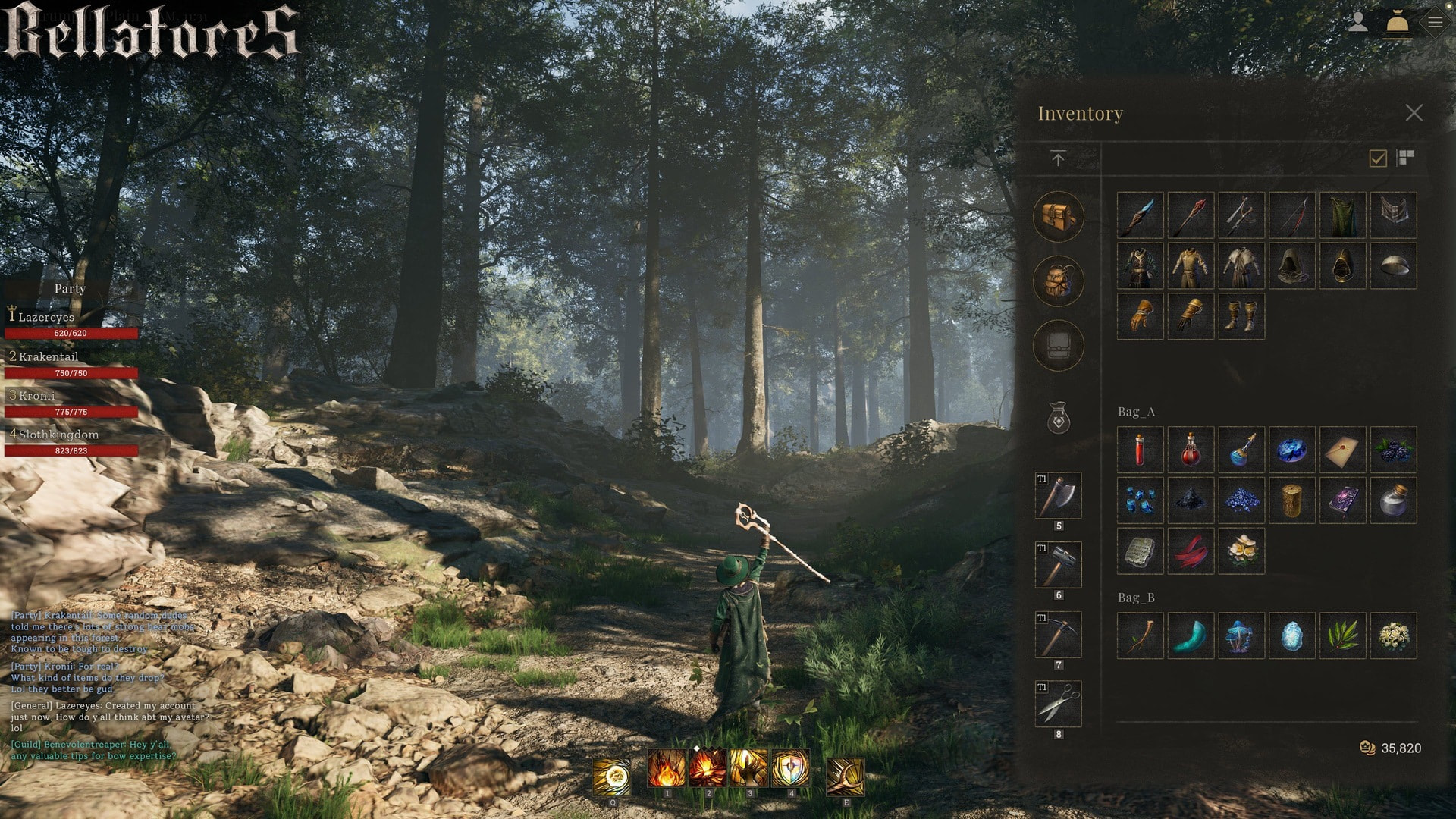Activate the fire ability in hotbar slot 1
Screen dimensions: 1456x819
point(667,769)
